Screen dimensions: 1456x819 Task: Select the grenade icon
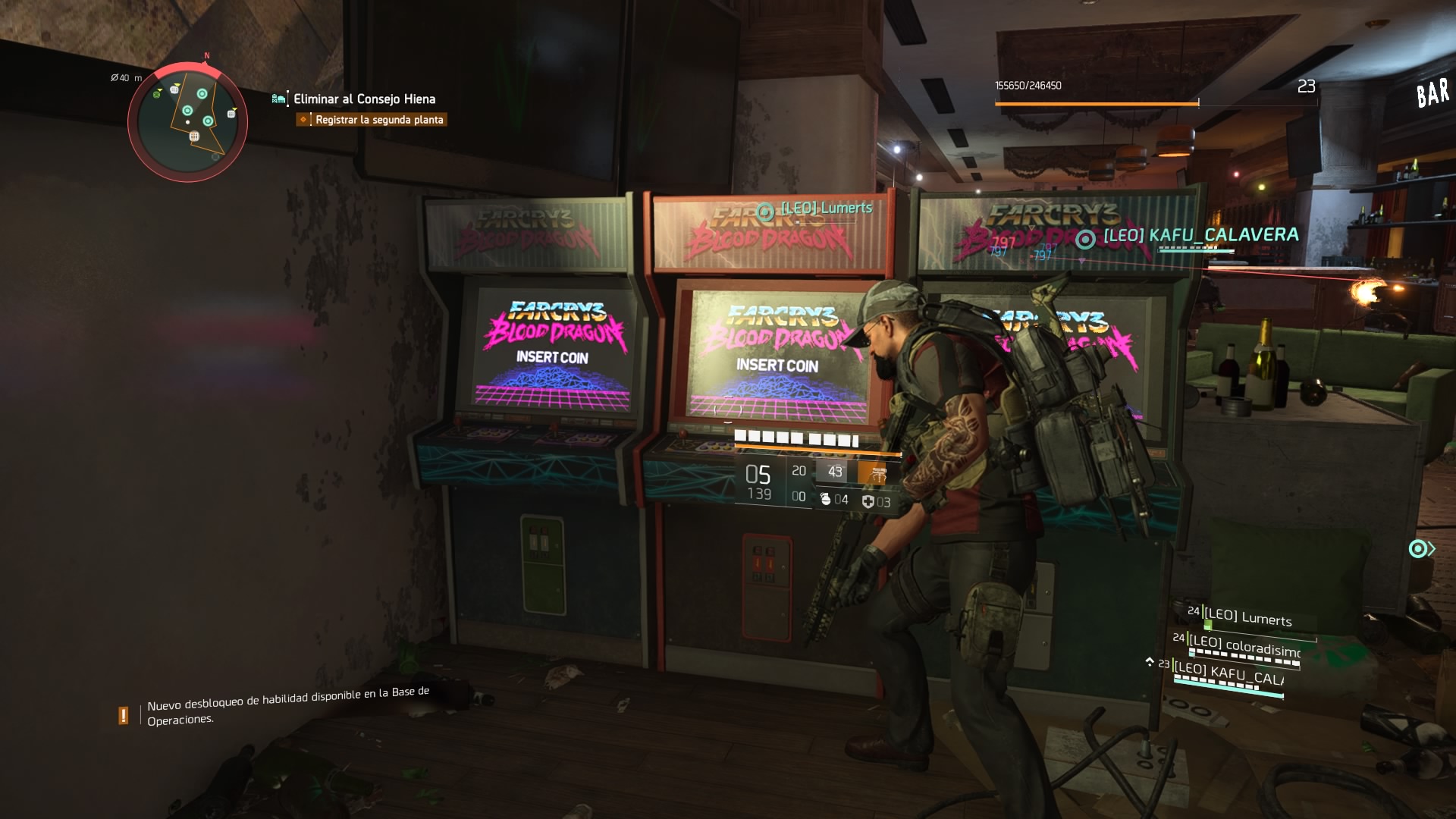tap(826, 499)
